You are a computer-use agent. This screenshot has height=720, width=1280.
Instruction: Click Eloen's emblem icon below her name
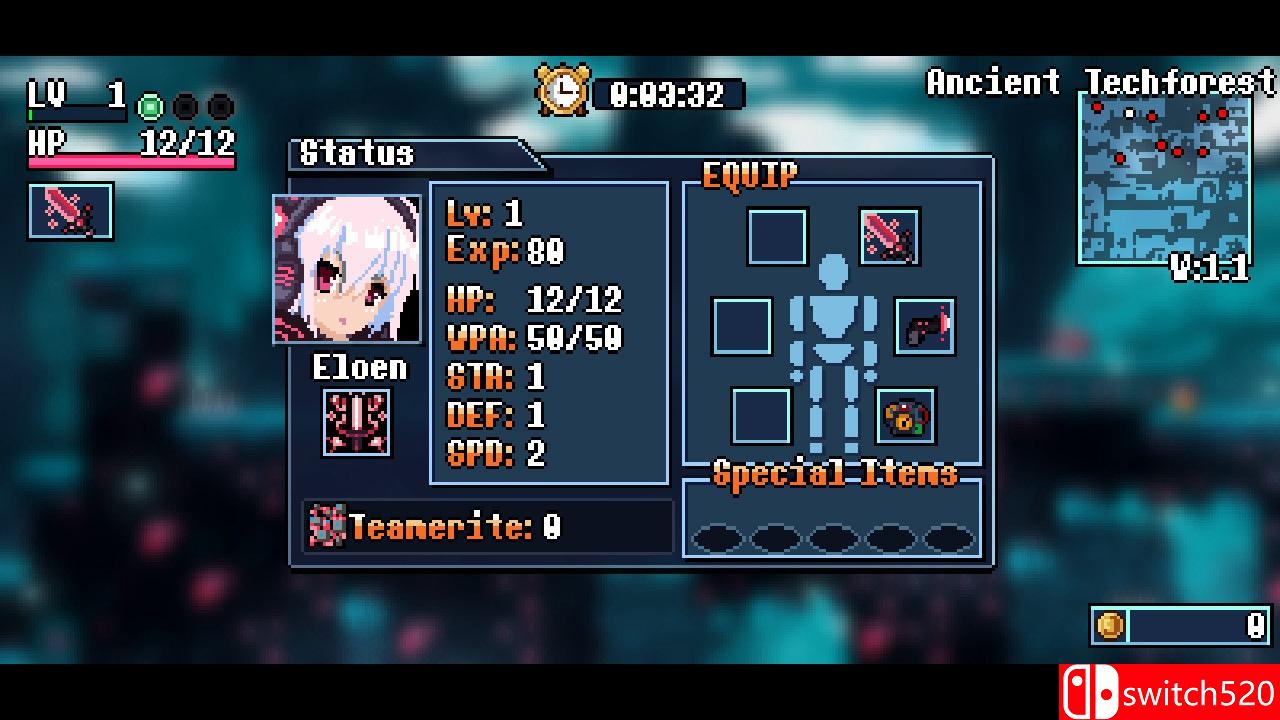pyautogui.click(x=356, y=420)
